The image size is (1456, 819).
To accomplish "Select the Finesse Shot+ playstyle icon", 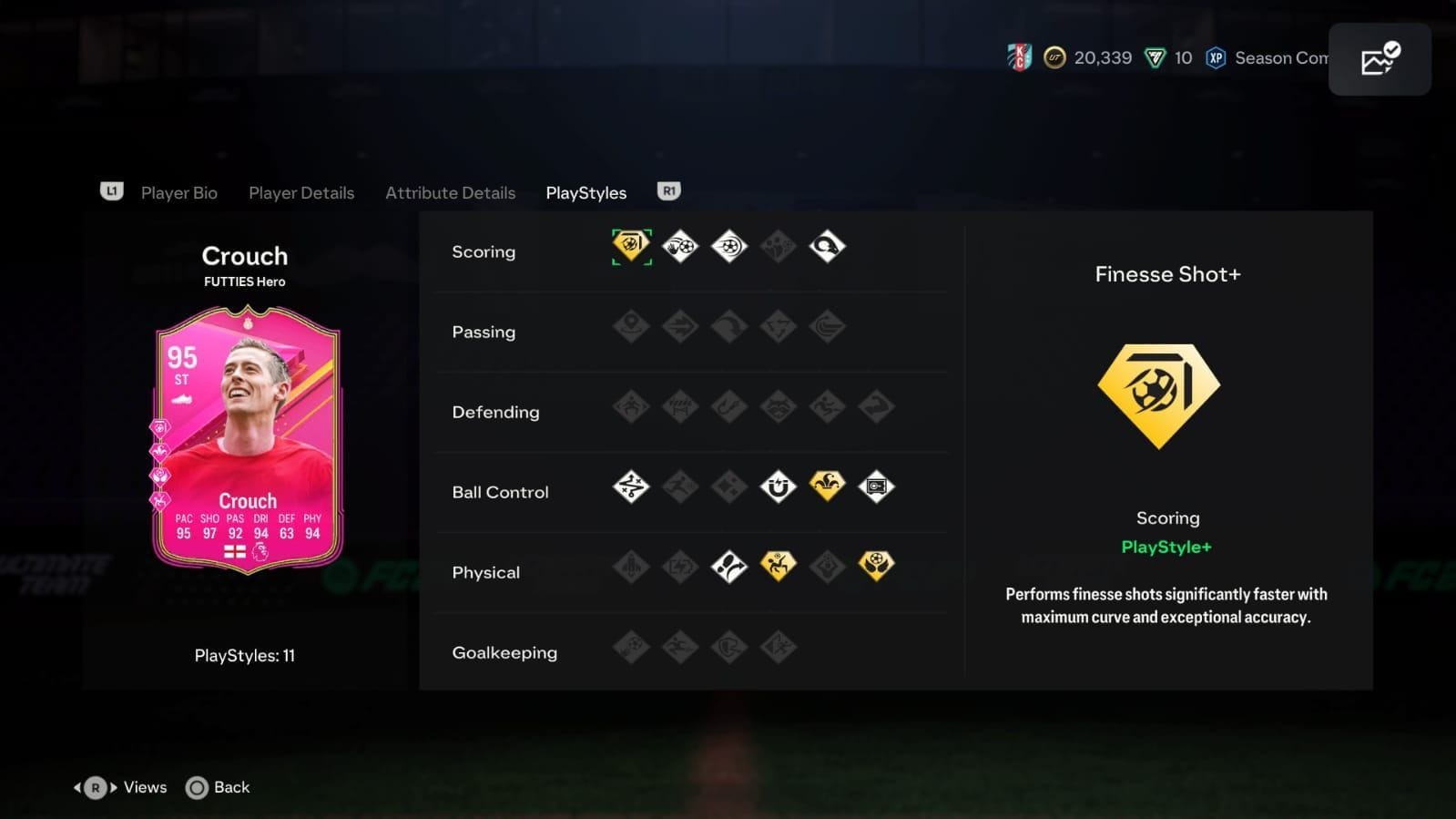I will [x=631, y=245].
